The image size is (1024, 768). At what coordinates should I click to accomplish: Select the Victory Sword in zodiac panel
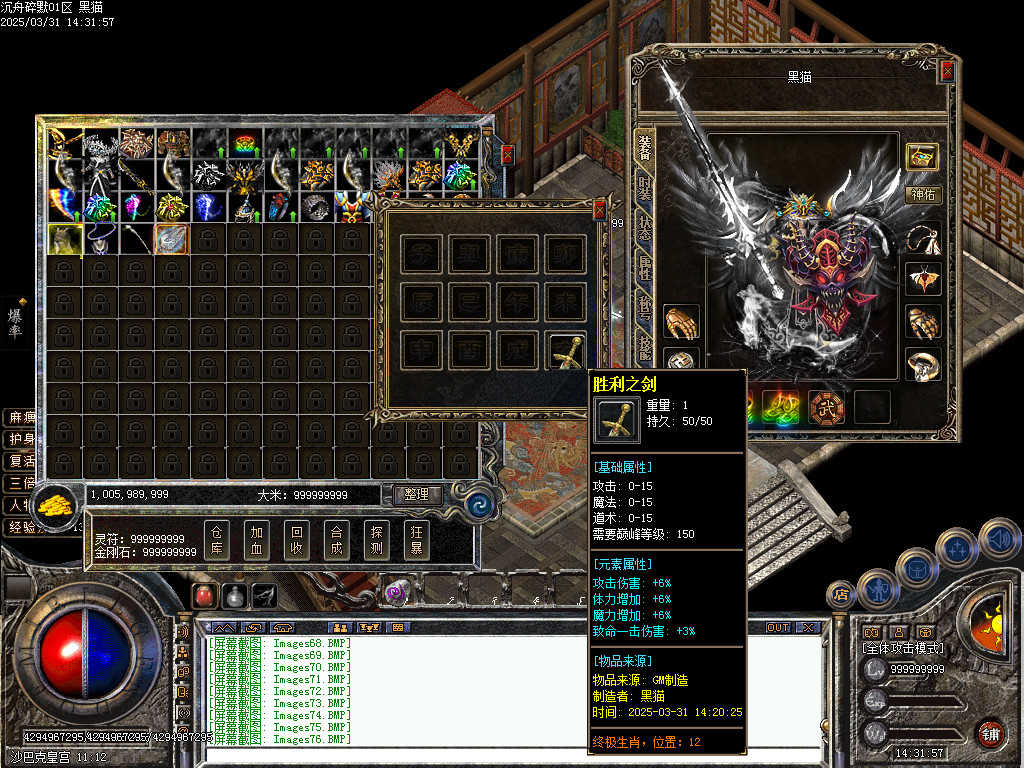click(x=568, y=352)
